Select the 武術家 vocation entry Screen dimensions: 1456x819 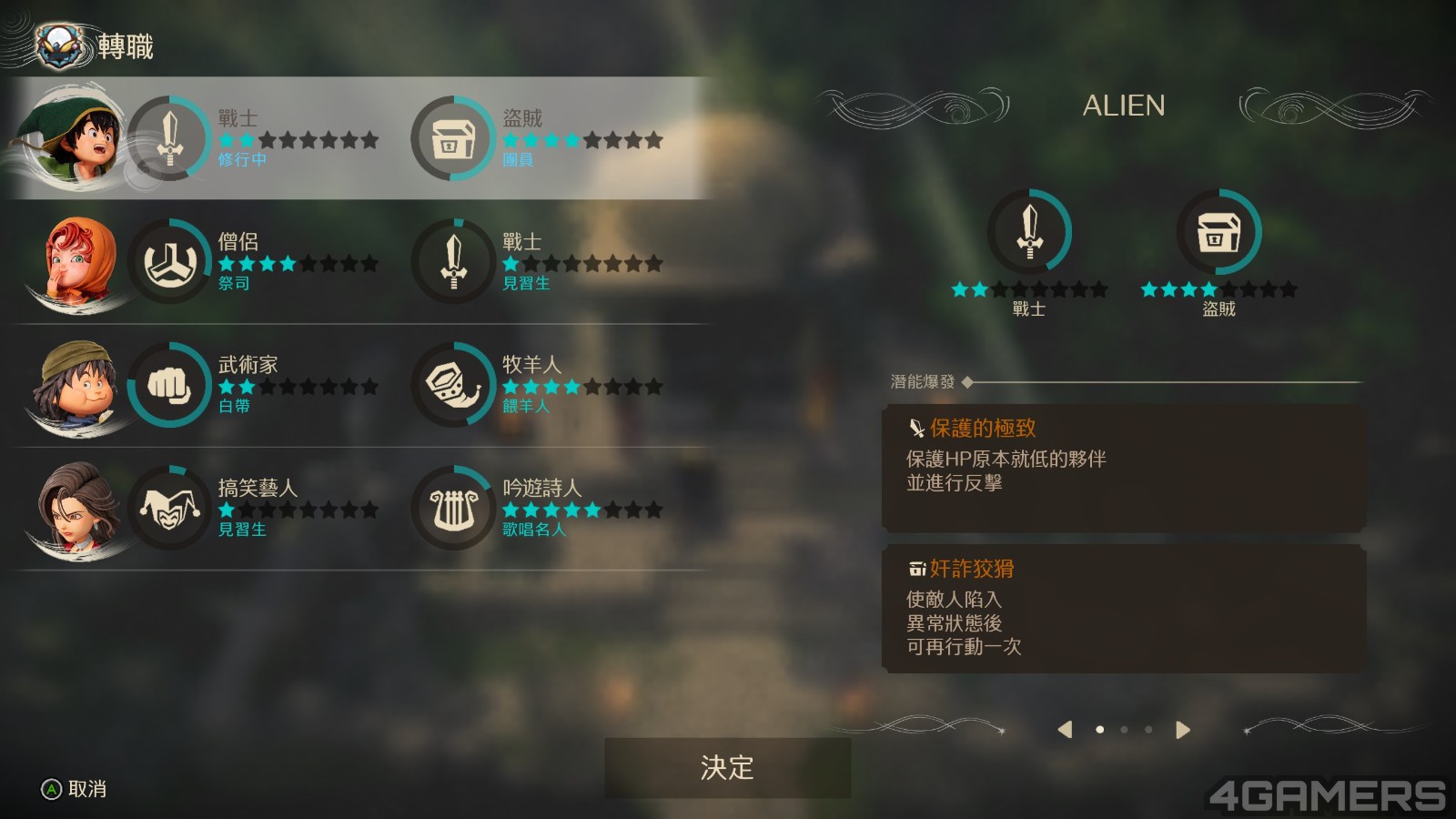tap(255, 385)
